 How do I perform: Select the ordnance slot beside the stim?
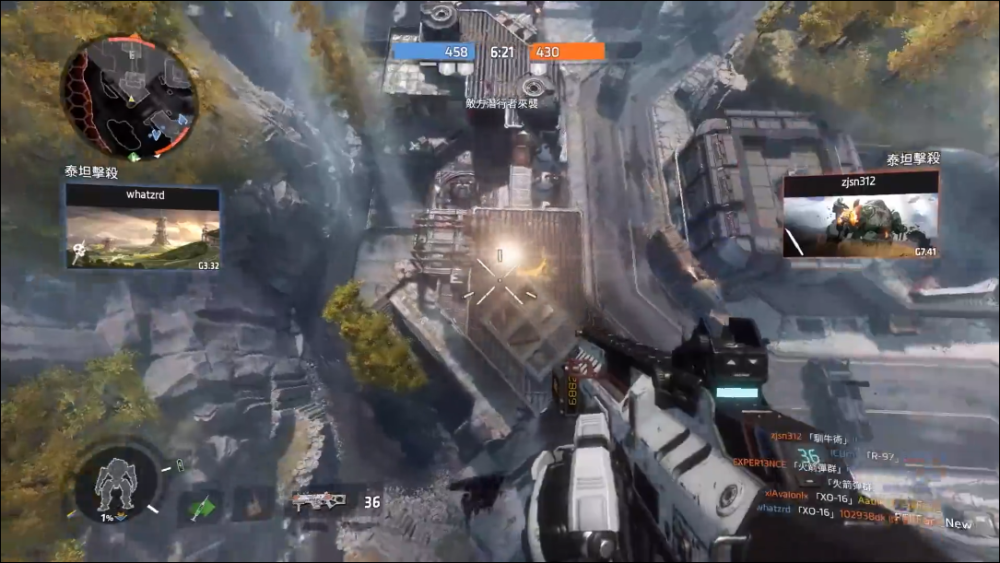tap(252, 504)
